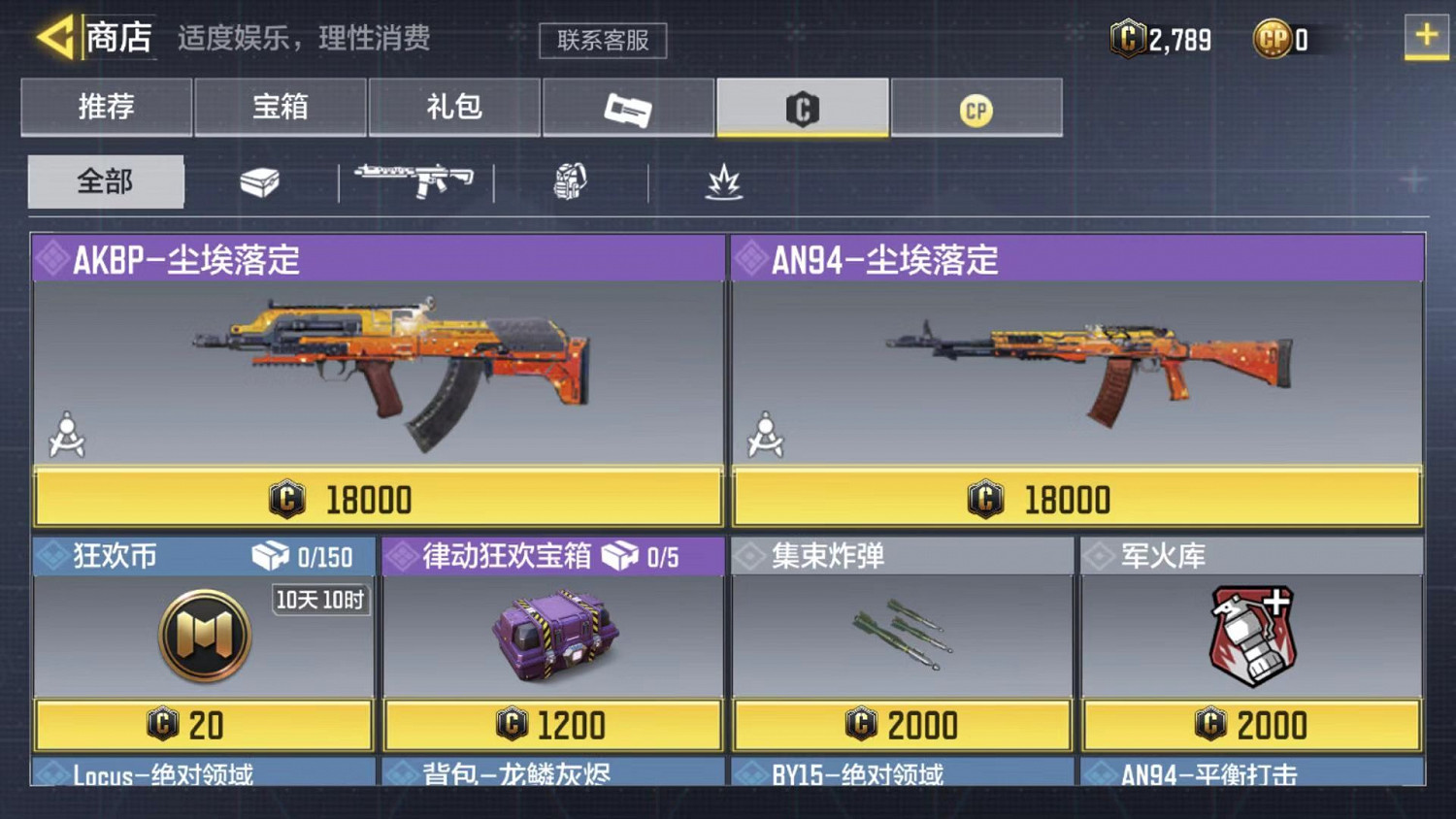Open the featured flag icon tab

click(x=628, y=108)
